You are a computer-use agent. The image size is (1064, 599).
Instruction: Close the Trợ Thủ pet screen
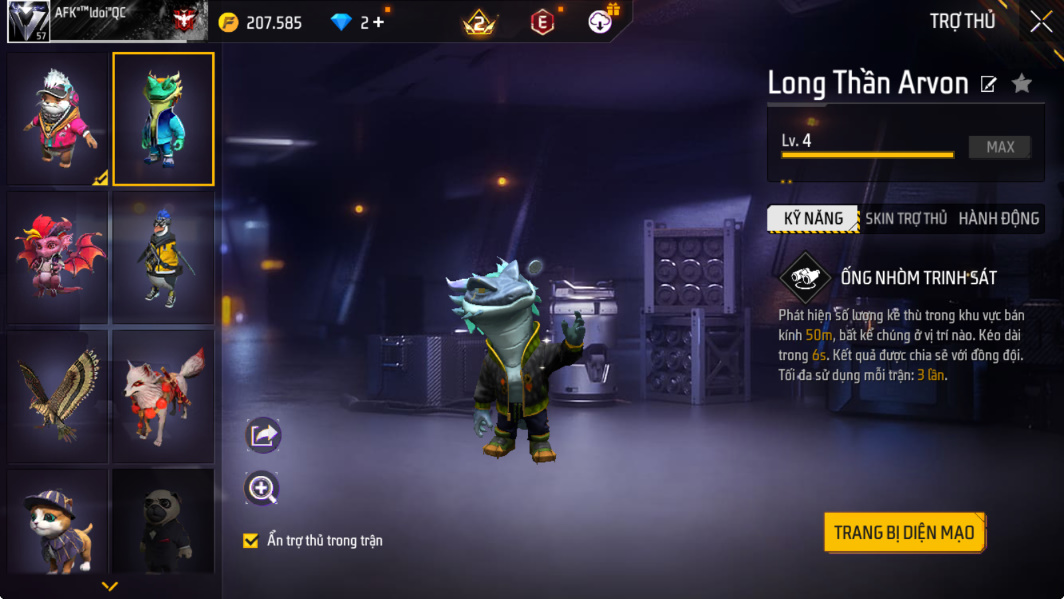pyautogui.click(x=1040, y=22)
